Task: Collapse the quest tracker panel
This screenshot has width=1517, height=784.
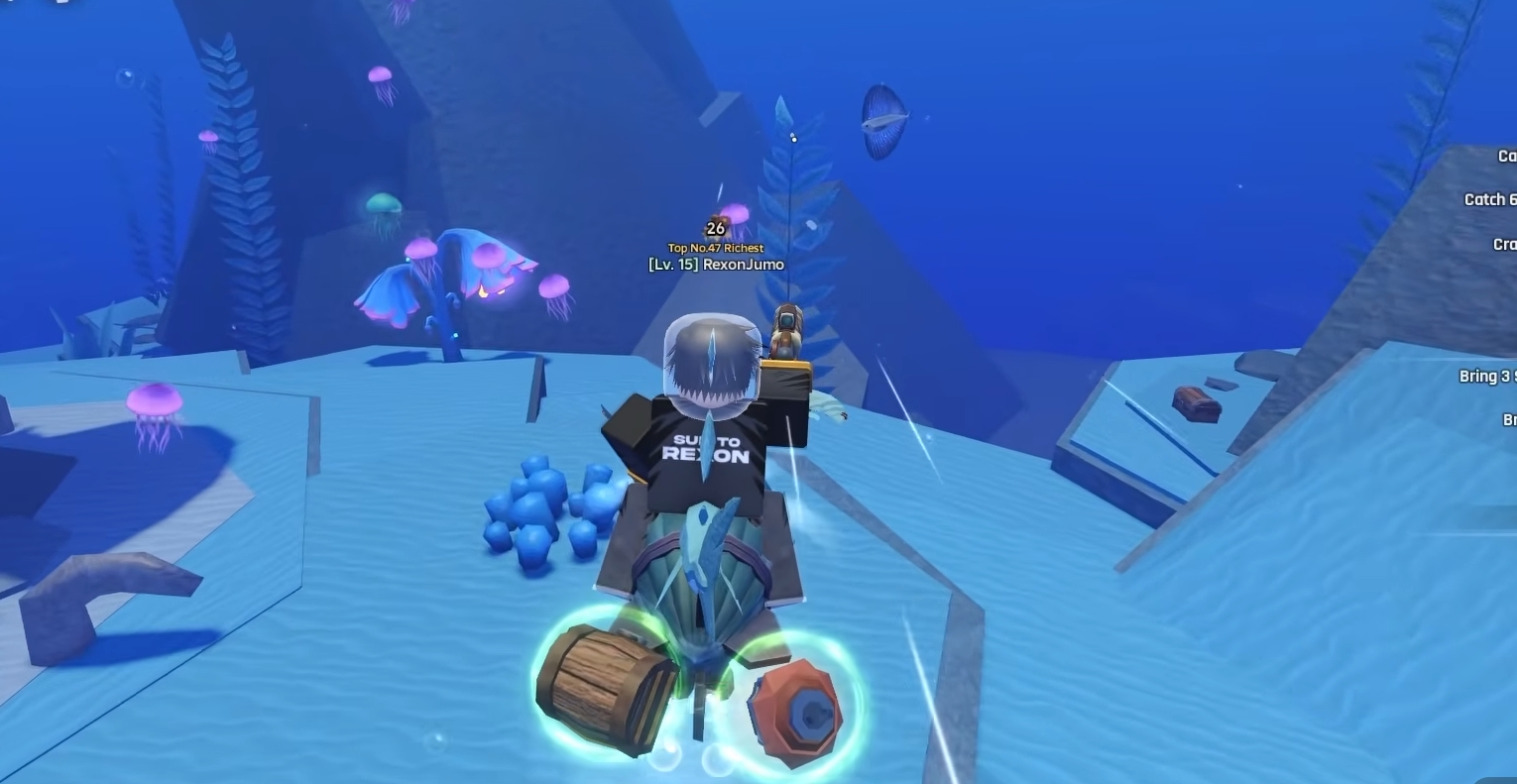Action: click(x=1503, y=156)
